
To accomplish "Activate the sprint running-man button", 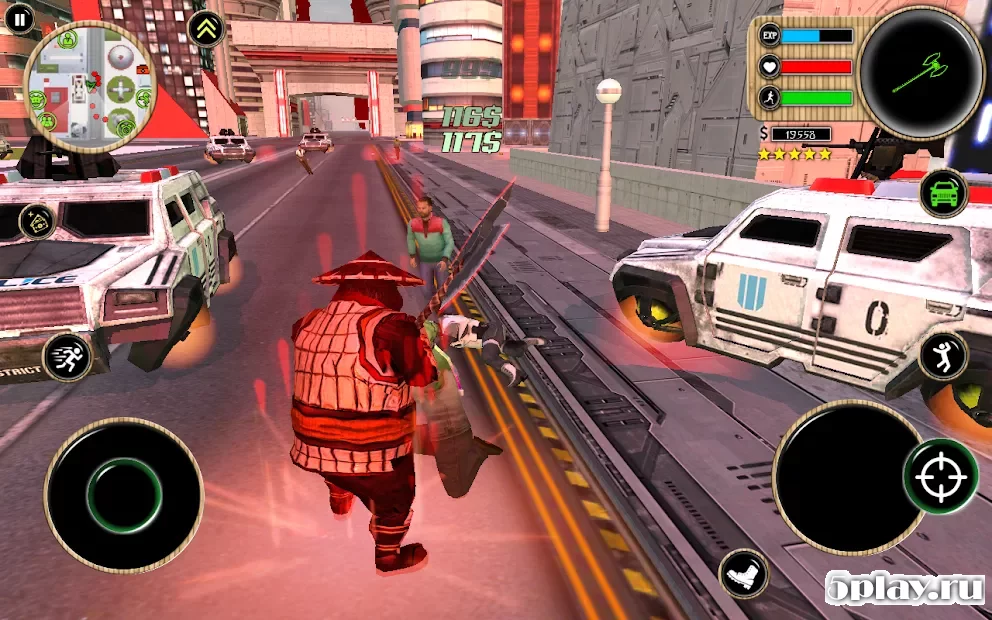I will tap(67, 357).
